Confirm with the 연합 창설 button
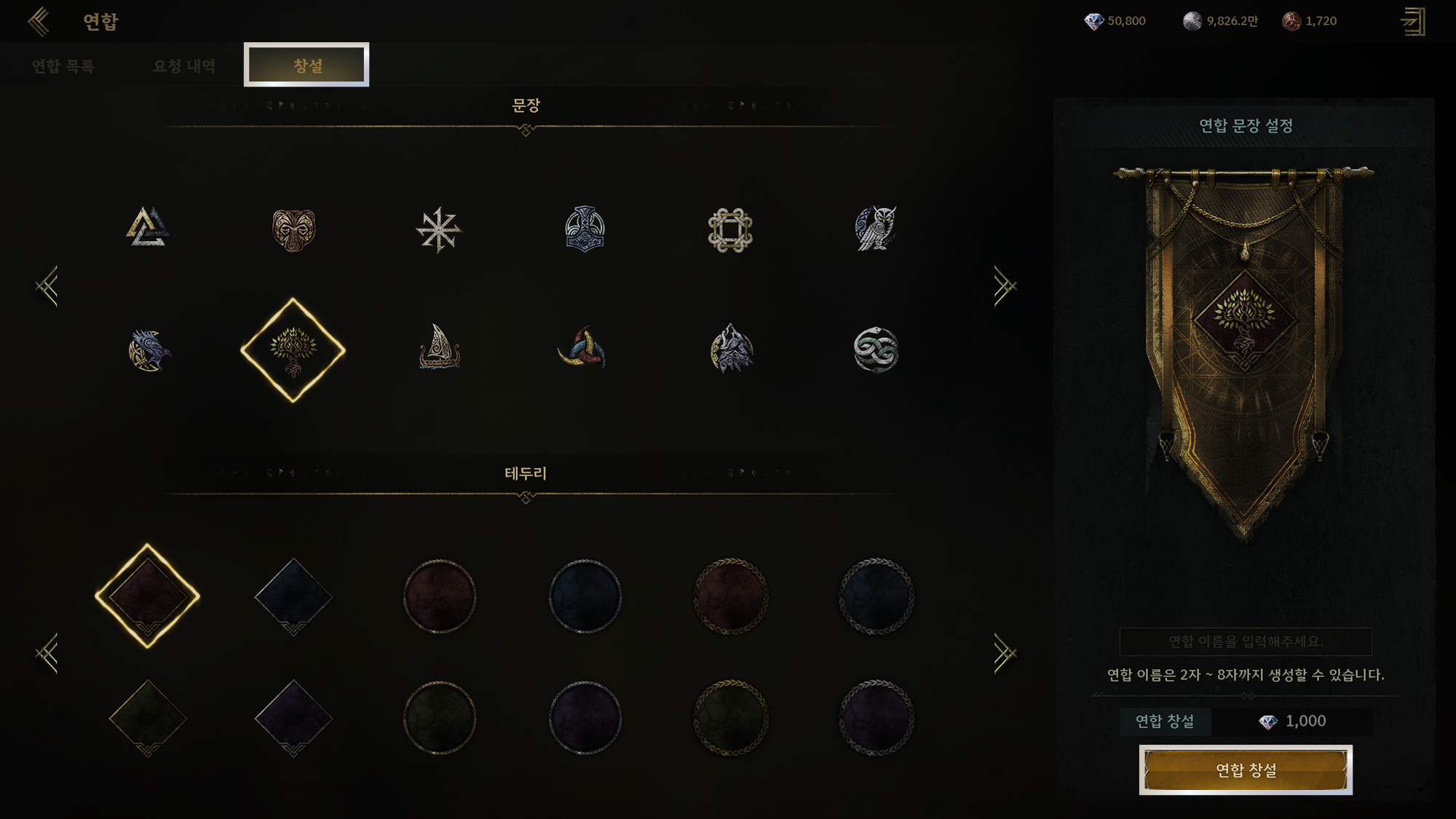This screenshot has height=819, width=1456. [x=1246, y=769]
